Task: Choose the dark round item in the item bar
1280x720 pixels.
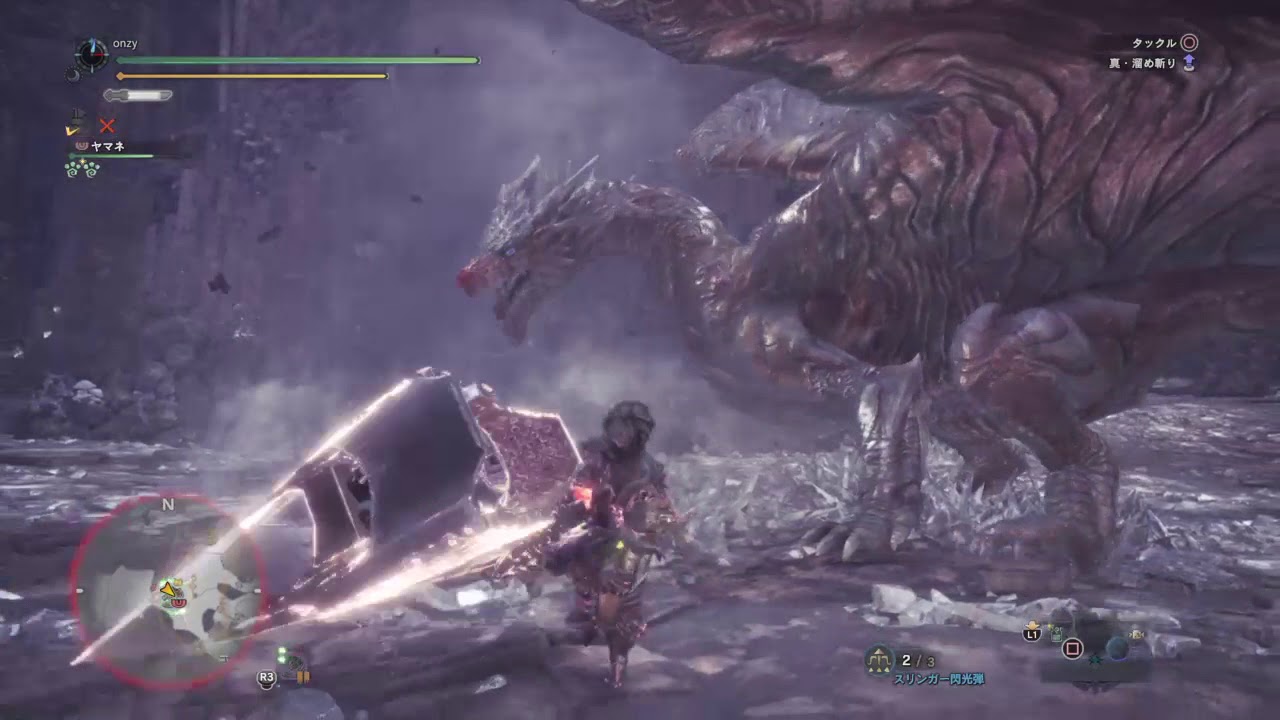Action: coord(1117,648)
